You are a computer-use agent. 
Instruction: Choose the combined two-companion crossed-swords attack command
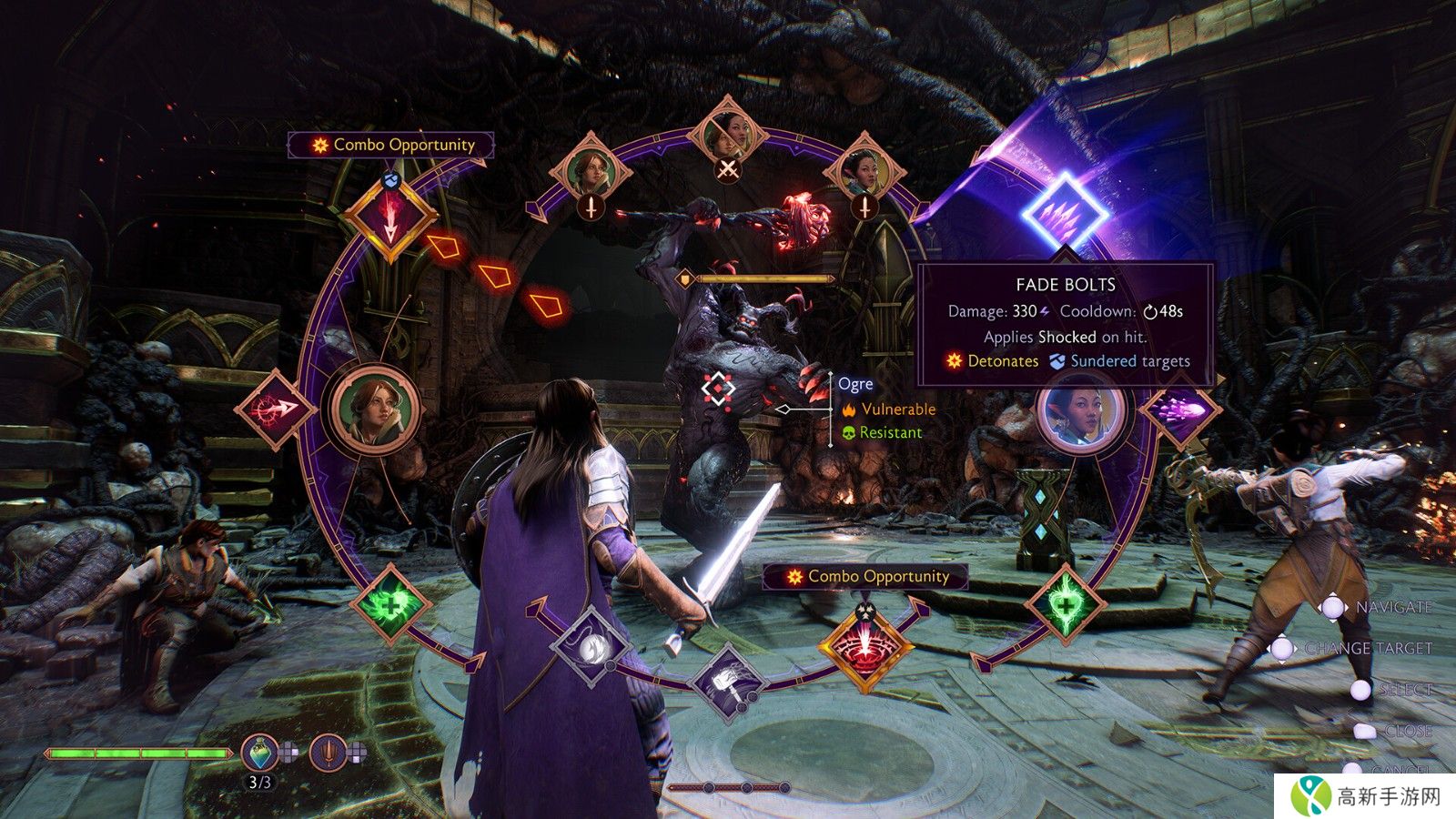click(x=728, y=136)
